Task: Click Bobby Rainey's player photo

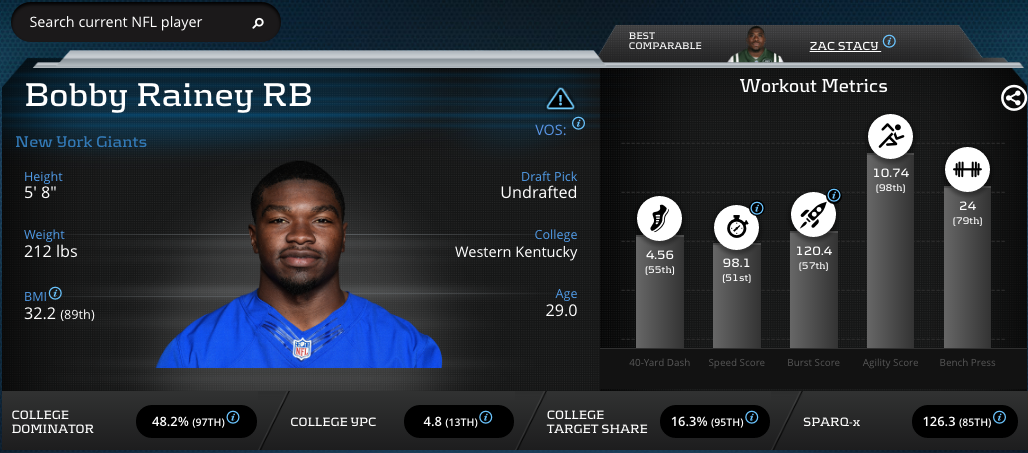Action: (300, 265)
